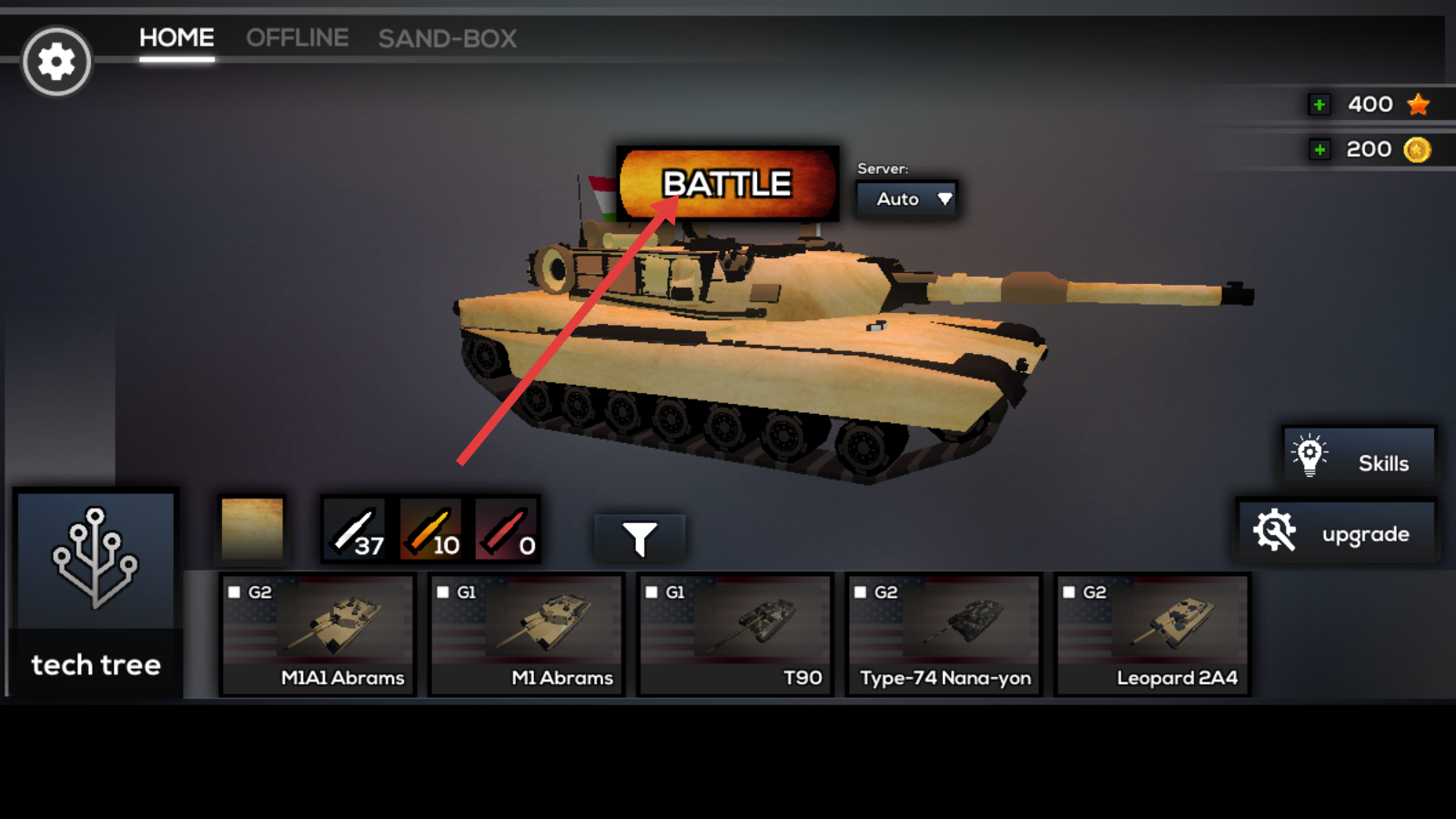Choose the Type-74 Nana-yon tank card
Viewport: 1456px width, 819px height.
point(944,634)
